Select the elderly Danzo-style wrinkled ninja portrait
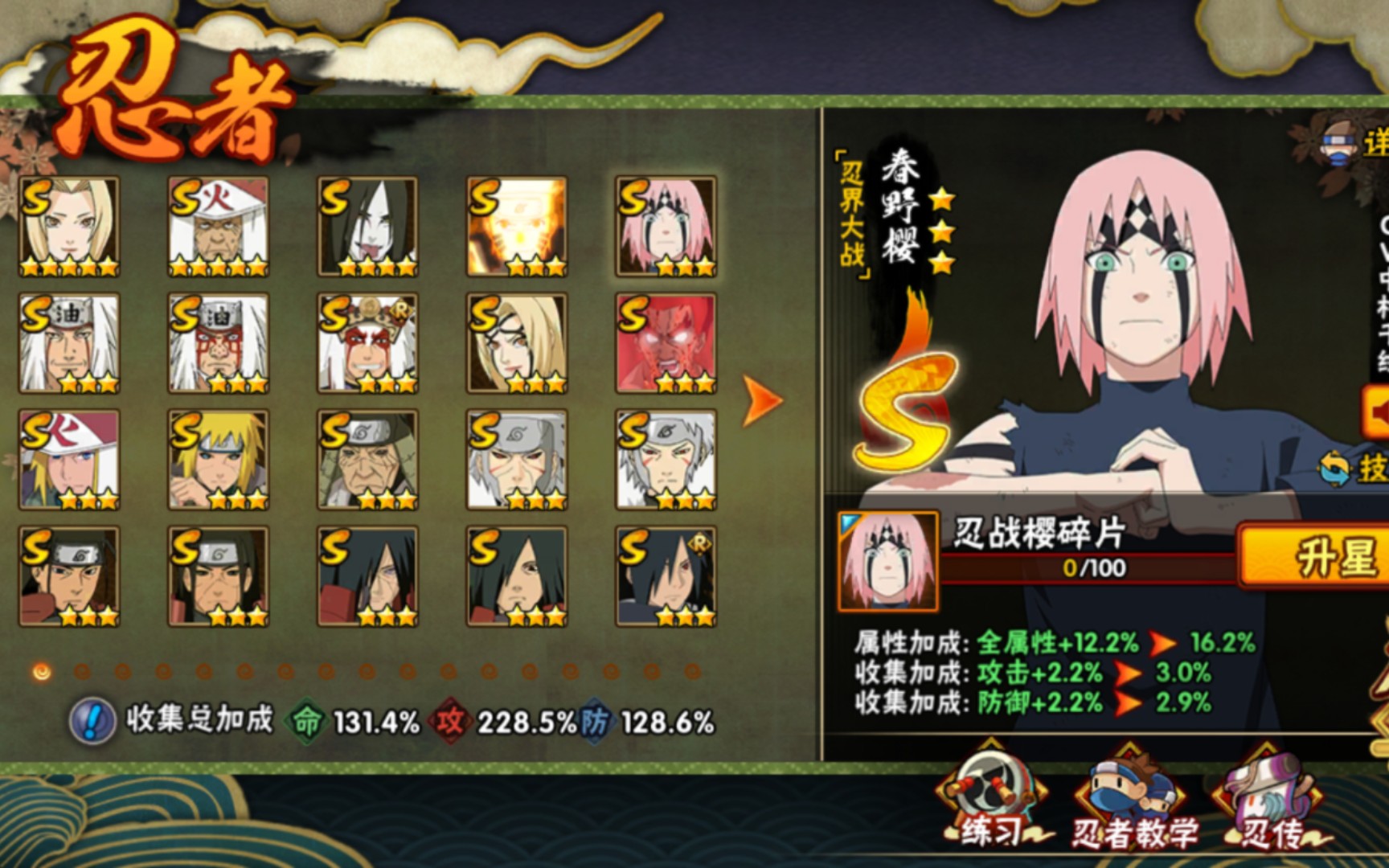The height and width of the screenshot is (868, 1389). (x=367, y=460)
